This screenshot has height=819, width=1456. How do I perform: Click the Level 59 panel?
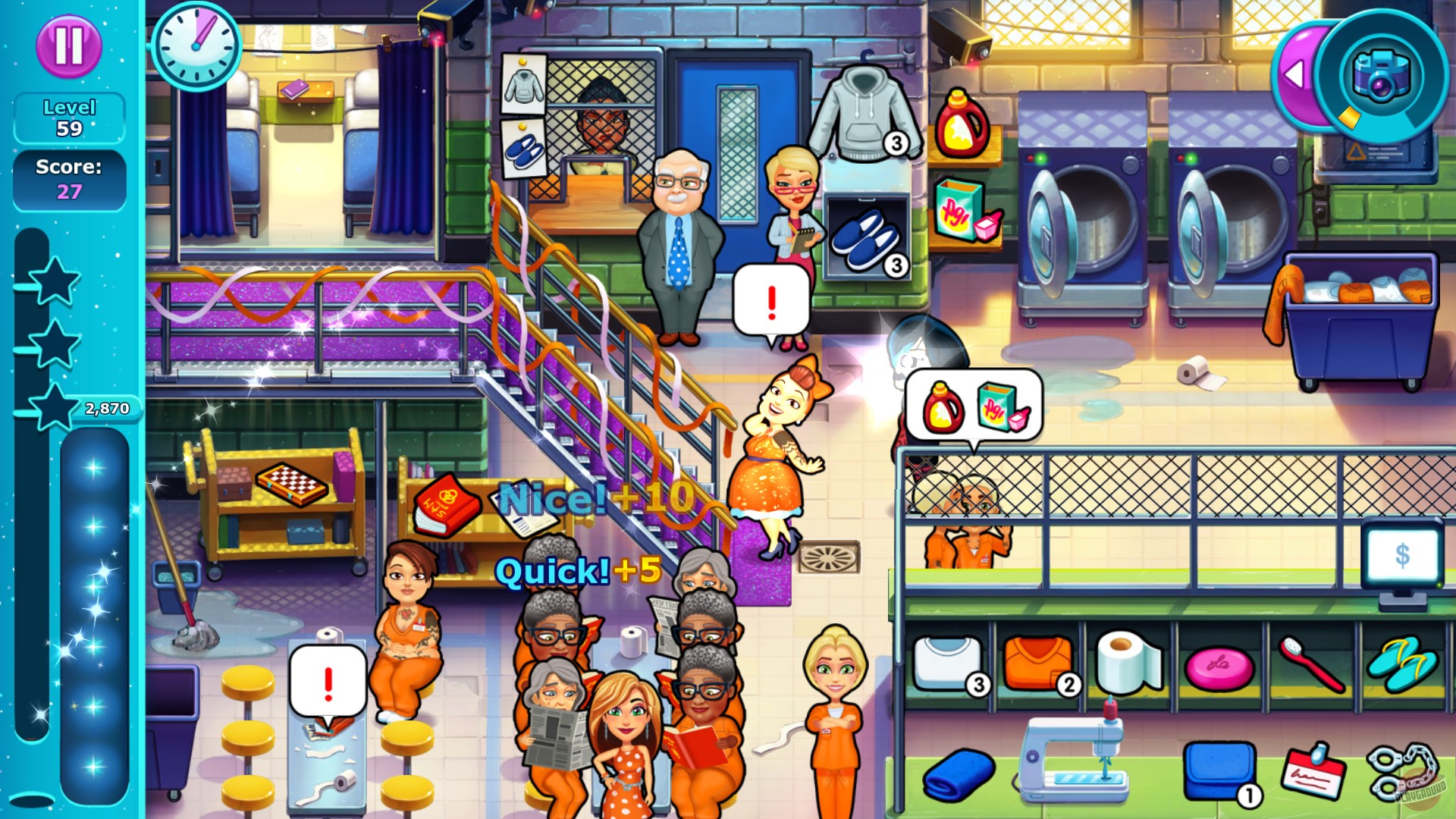[70, 117]
